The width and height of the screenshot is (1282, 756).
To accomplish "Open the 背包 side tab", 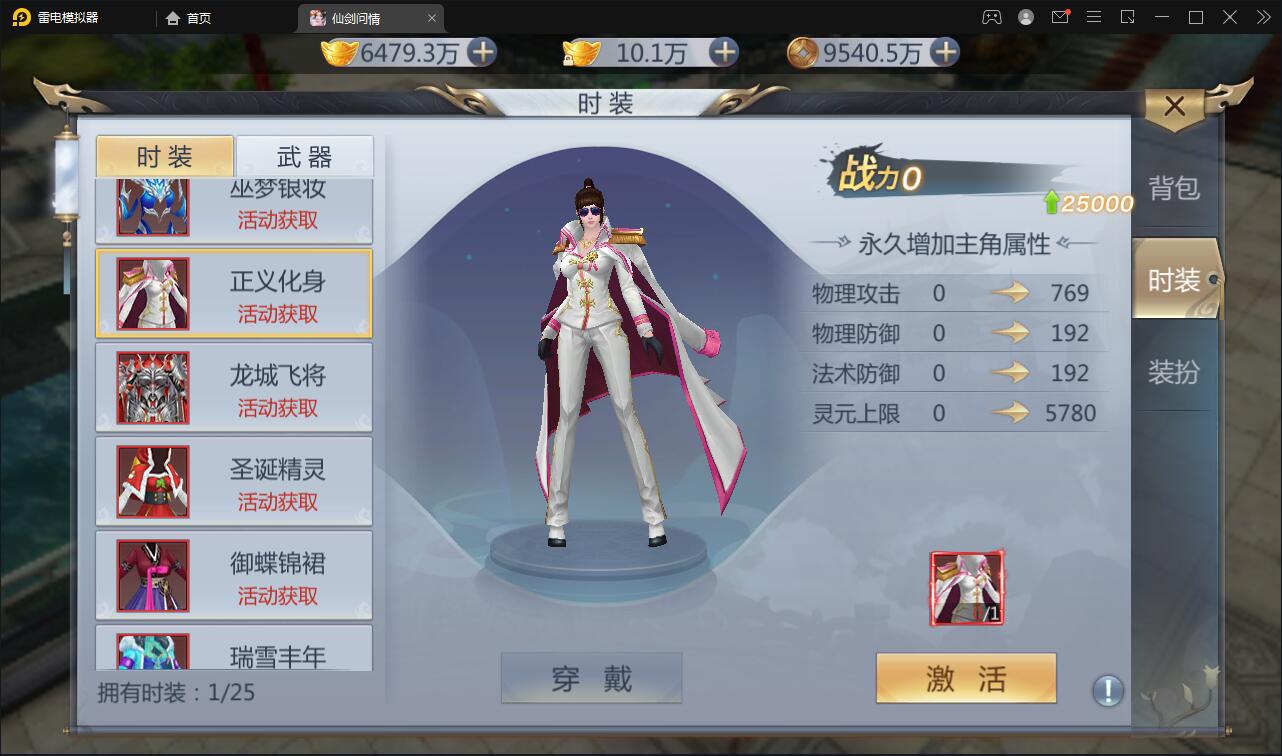I will [1174, 188].
